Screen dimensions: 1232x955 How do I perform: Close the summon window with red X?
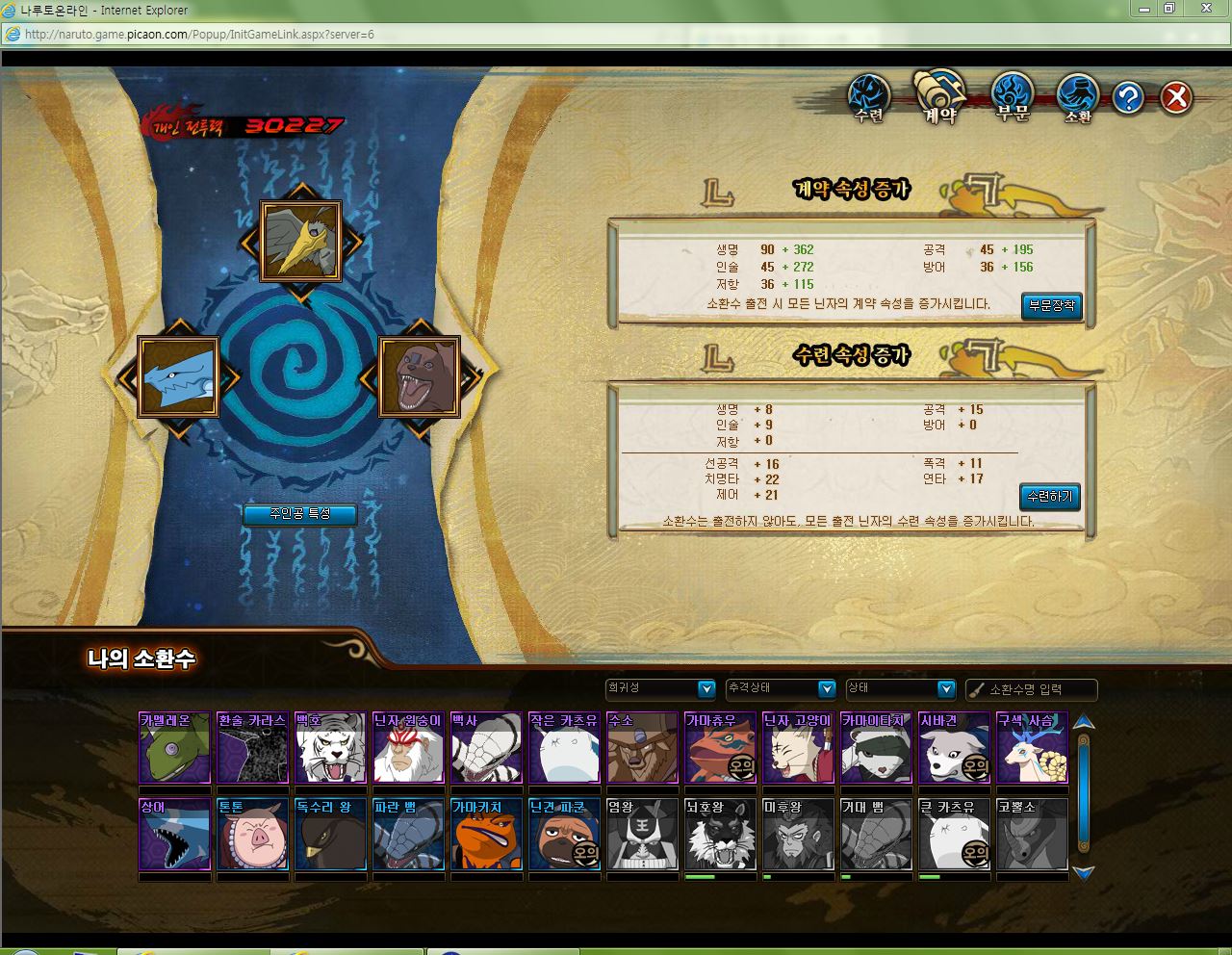point(1176,97)
